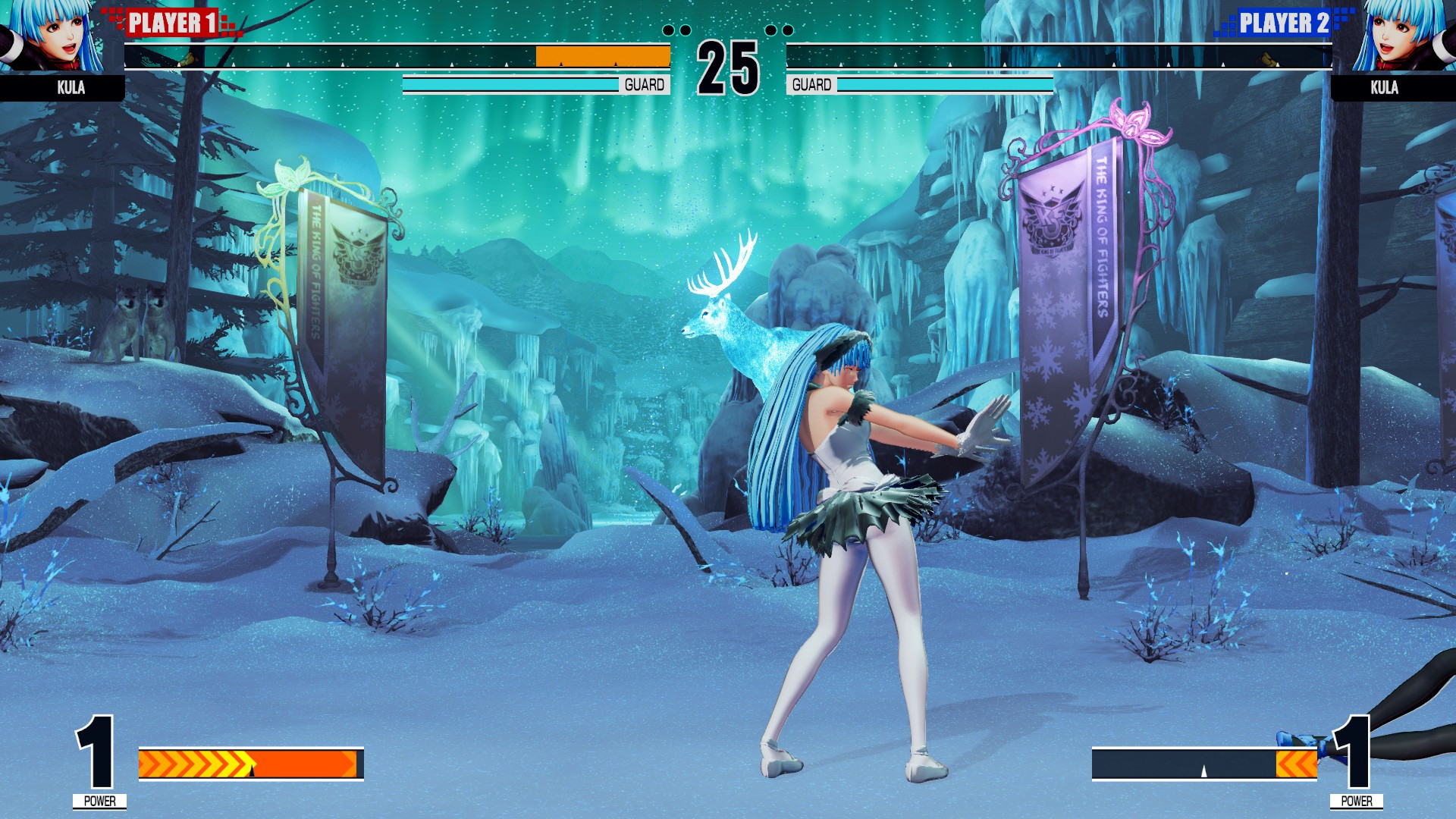This screenshot has height=819, width=1456.
Task: Click the orange combo meter in the top center
Action: pyautogui.click(x=601, y=55)
